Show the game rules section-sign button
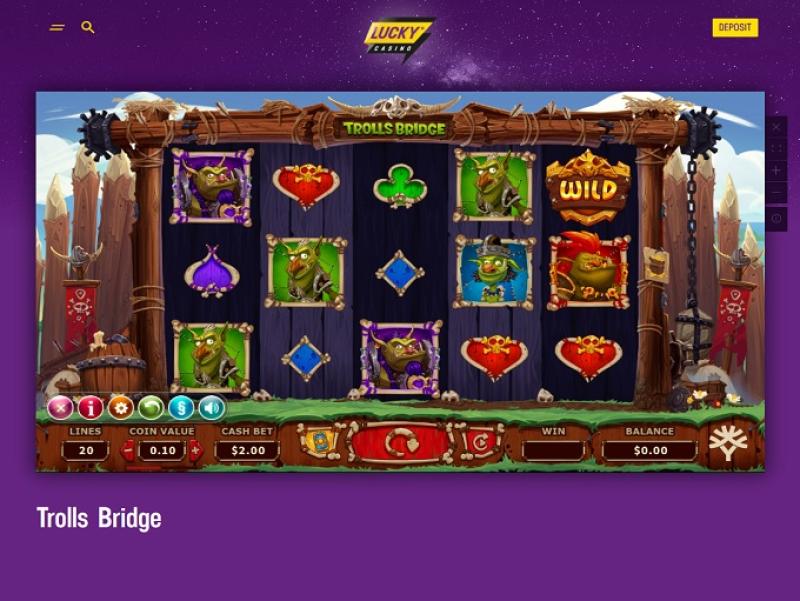800x601 pixels. click(x=181, y=407)
